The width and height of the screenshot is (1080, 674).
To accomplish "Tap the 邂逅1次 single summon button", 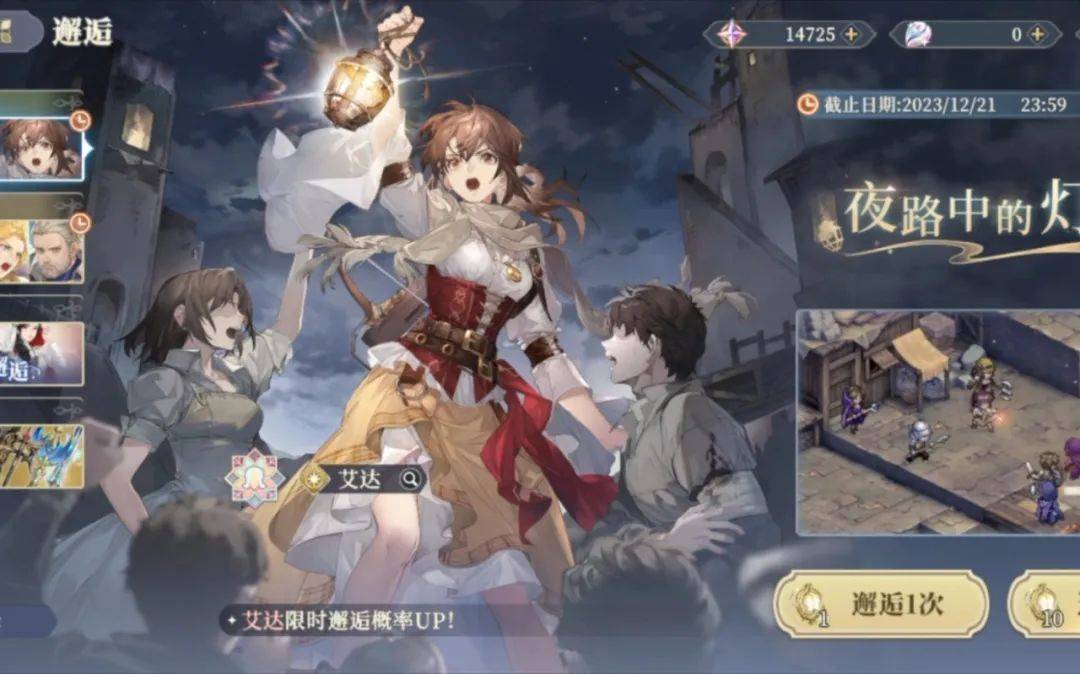I will (x=881, y=604).
